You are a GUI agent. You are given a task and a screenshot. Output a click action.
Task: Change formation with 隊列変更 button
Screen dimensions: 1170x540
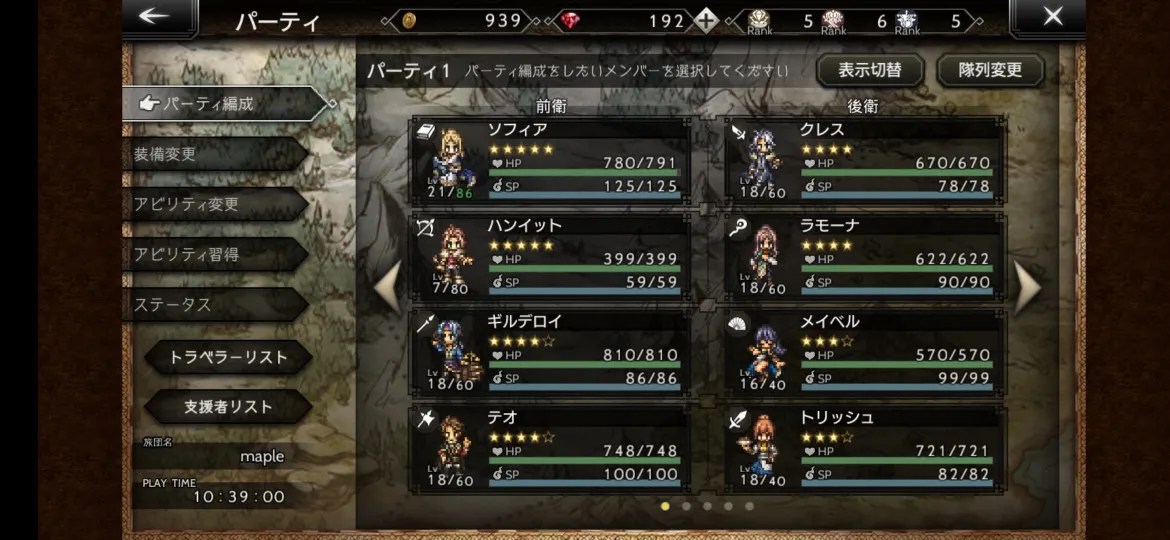point(990,71)
